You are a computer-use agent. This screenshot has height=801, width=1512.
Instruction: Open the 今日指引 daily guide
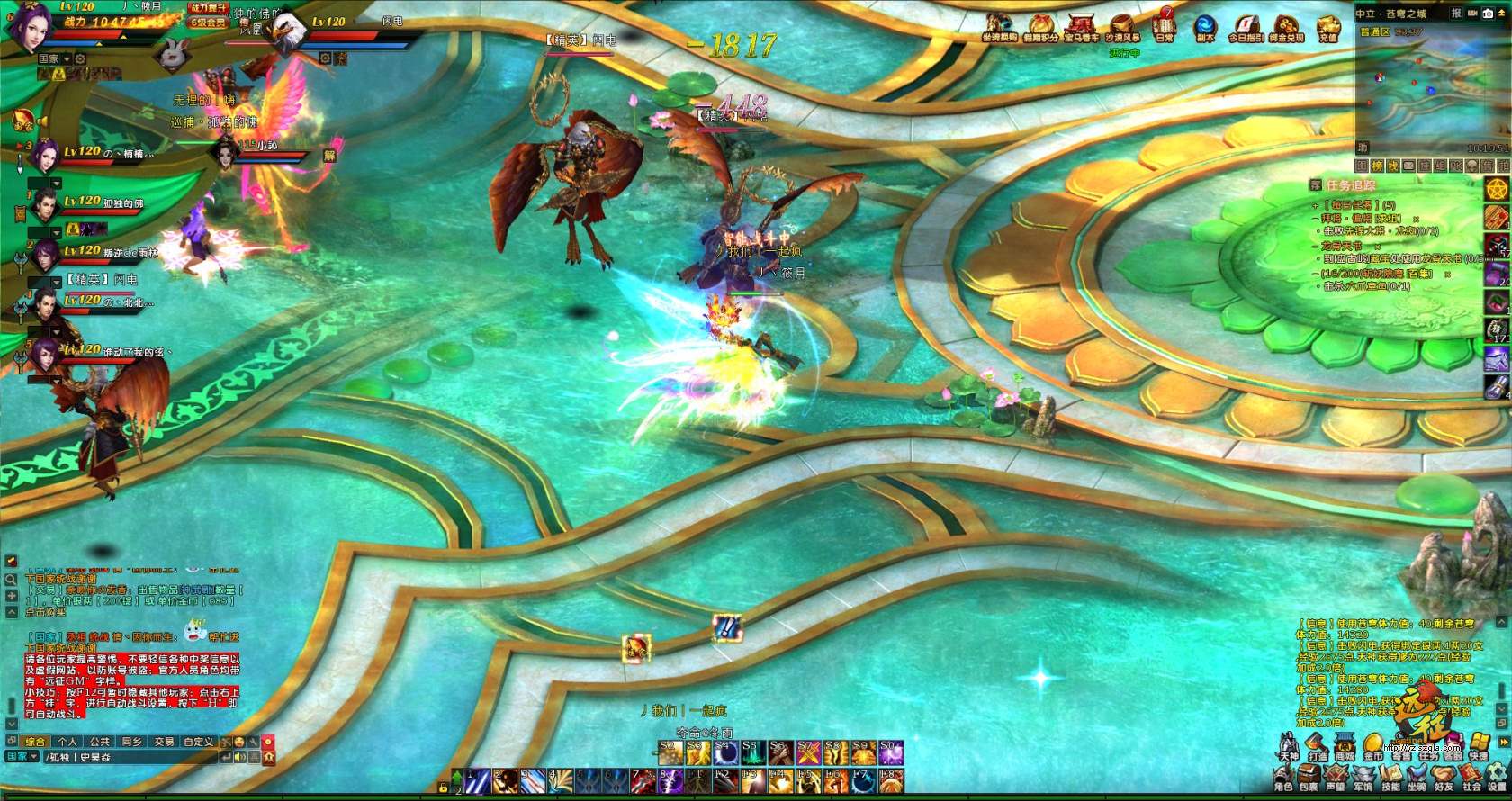(x=1246, y=25)
